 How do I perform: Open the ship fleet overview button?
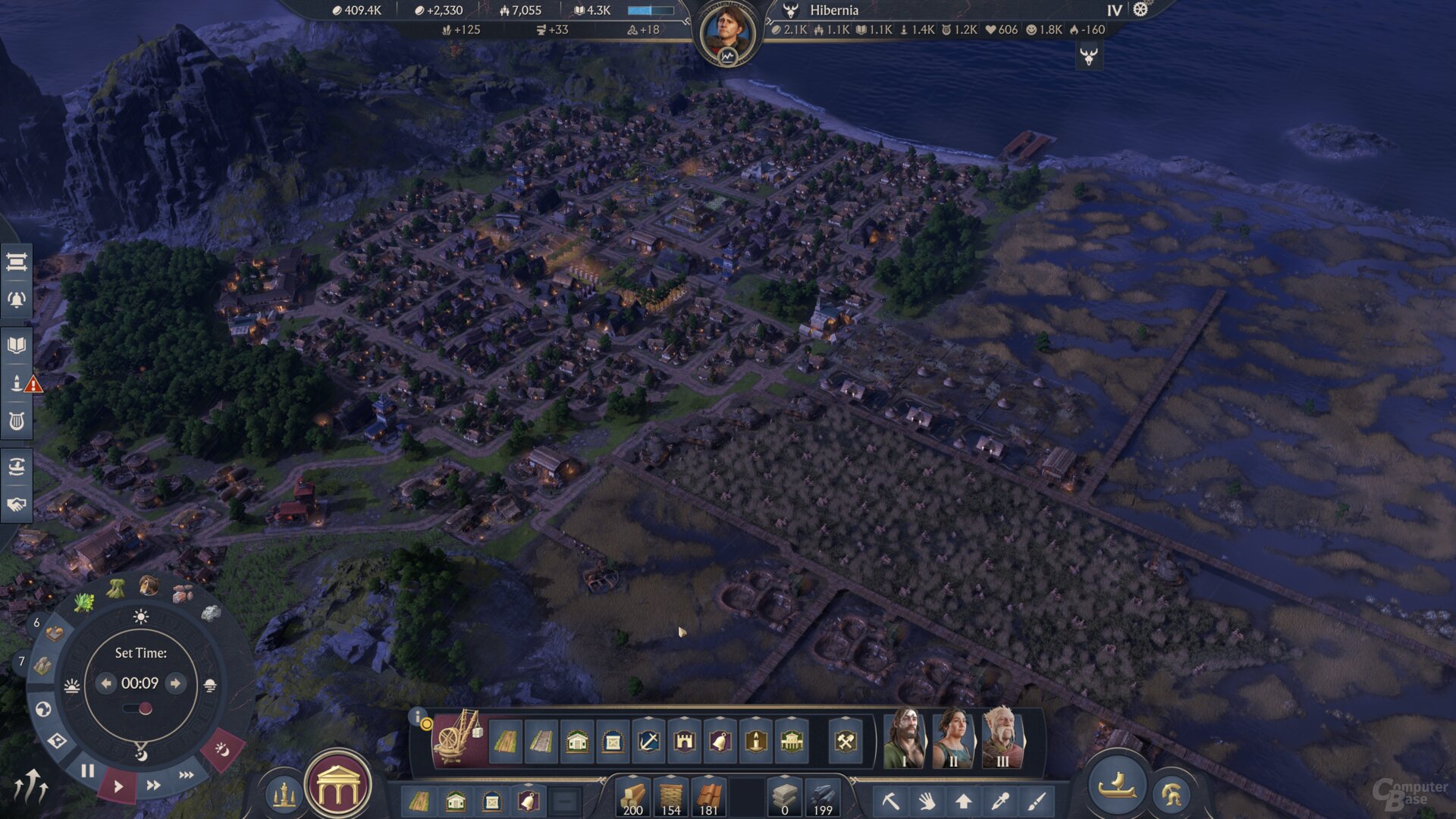click(1117, 789)
